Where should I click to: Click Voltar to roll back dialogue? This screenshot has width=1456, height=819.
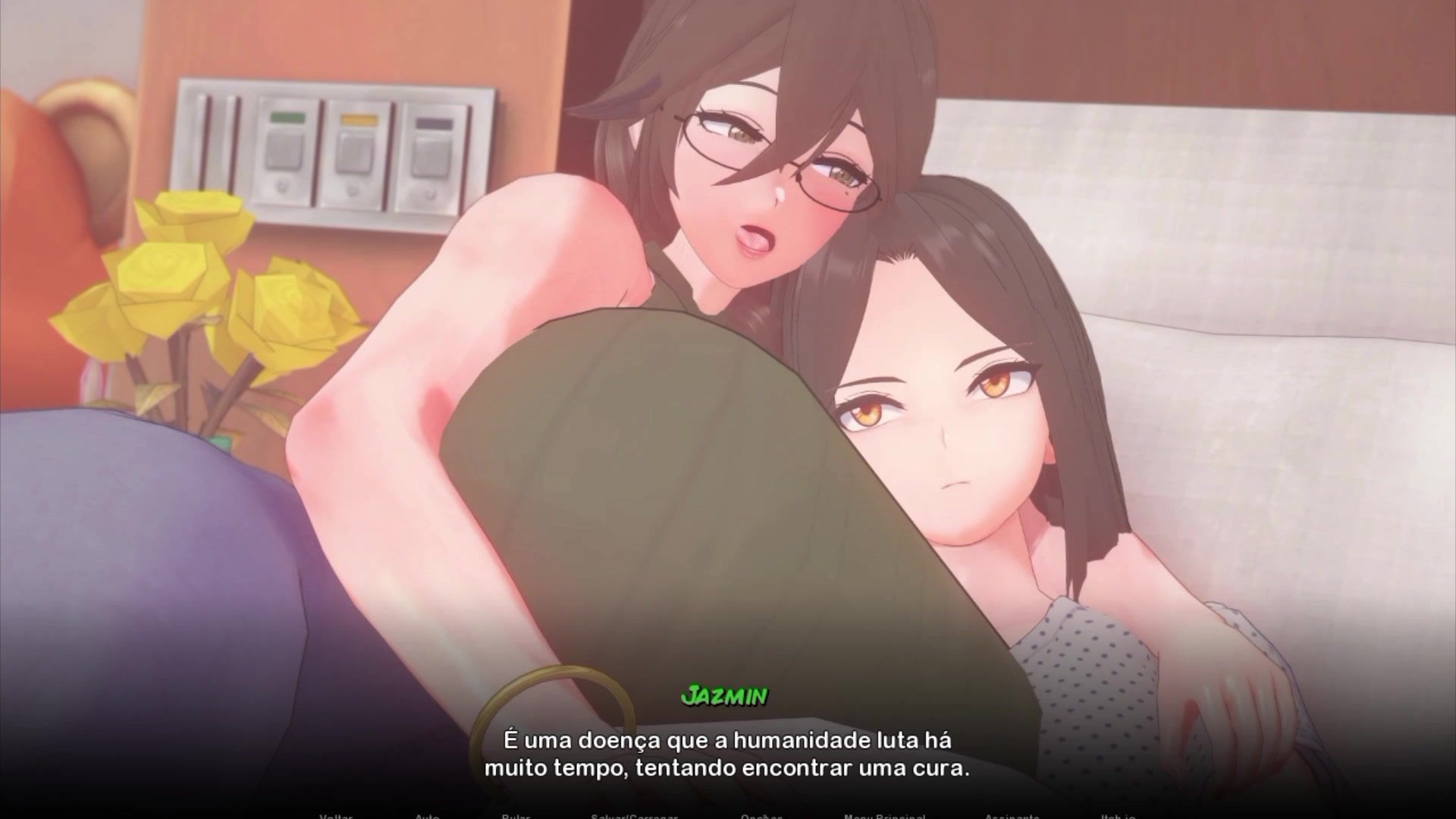pyautogui.click(x=336, y=816)
